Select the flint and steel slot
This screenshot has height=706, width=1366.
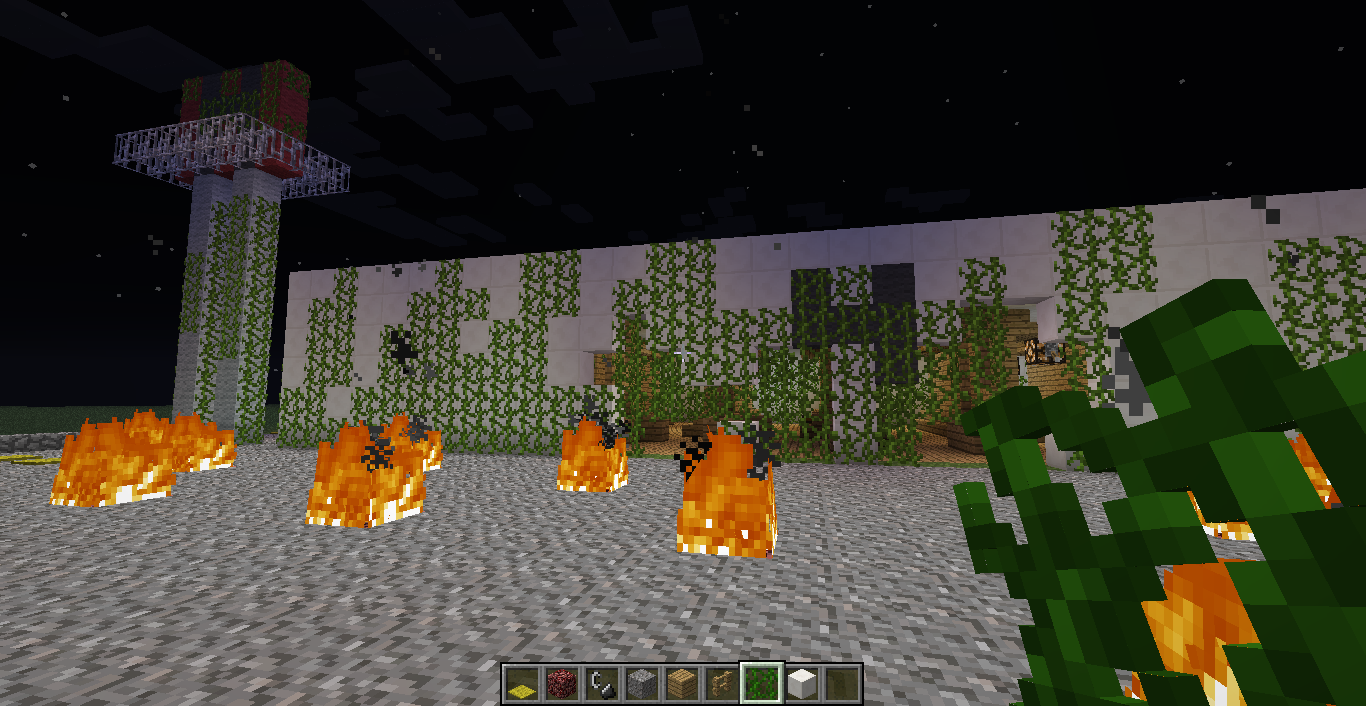click(601, 684)
